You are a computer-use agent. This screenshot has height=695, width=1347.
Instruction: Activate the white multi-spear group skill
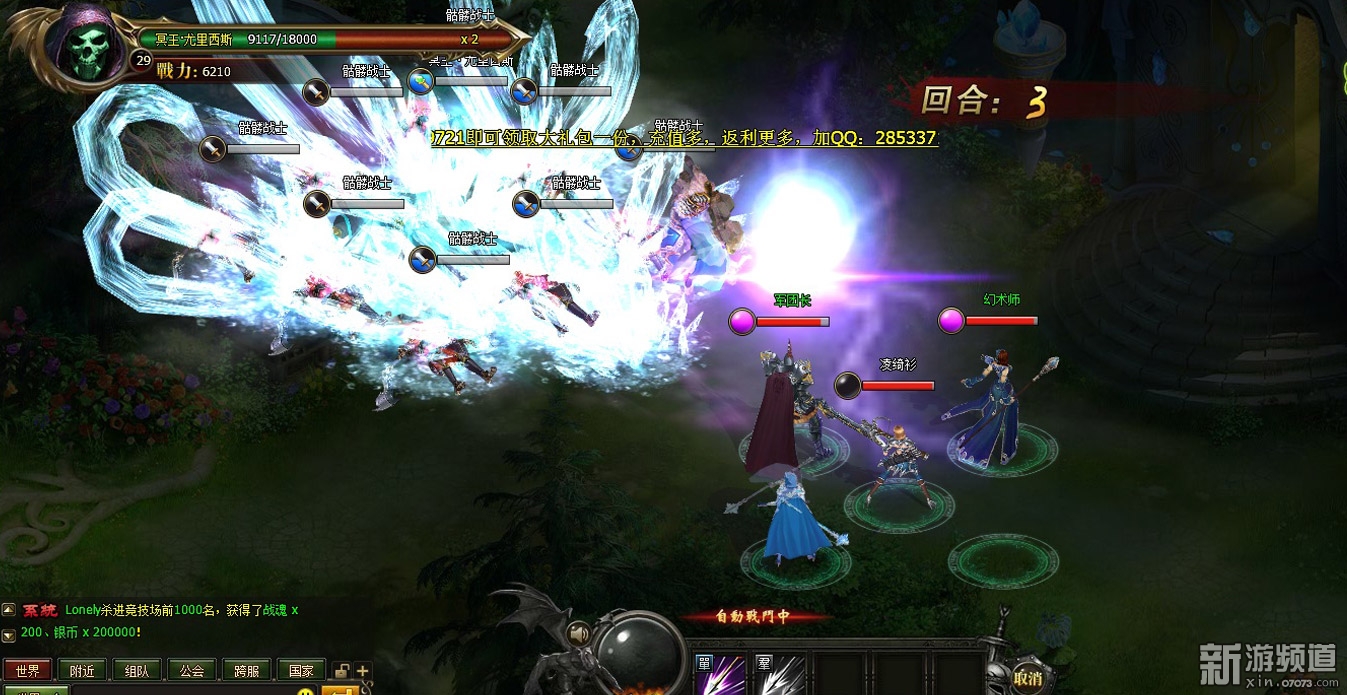(781, 675)
